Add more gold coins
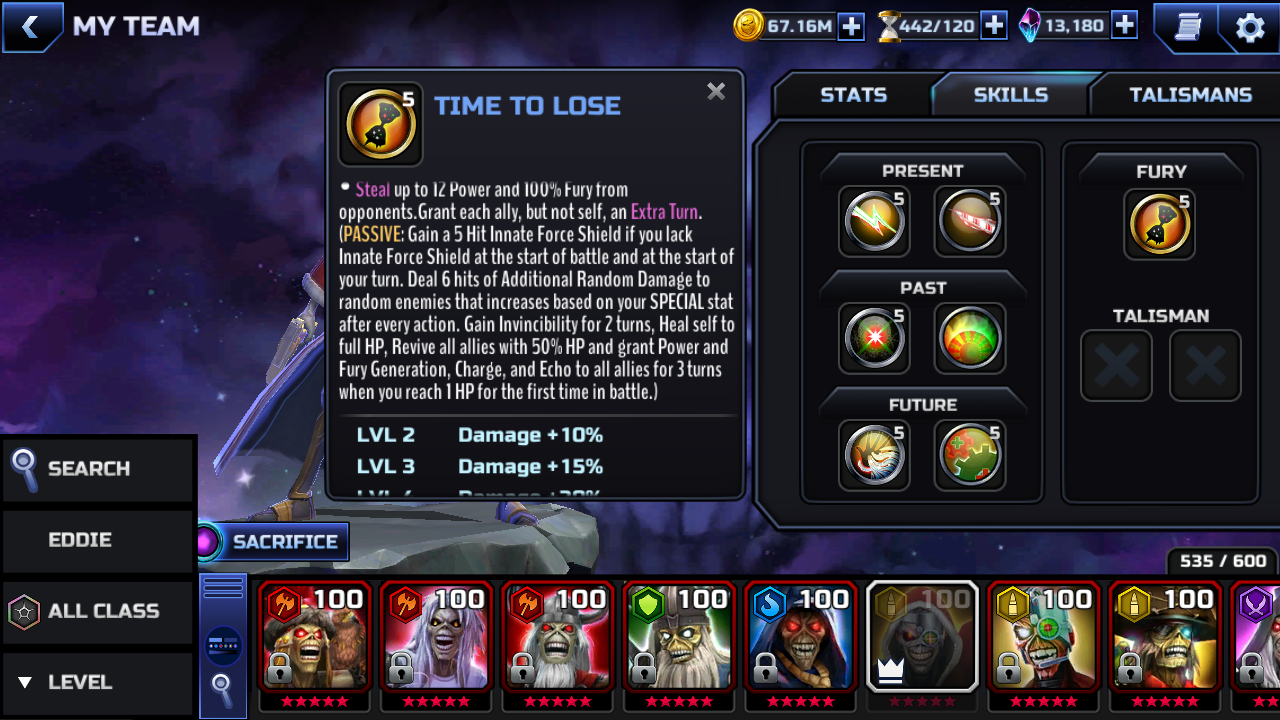Image resolution: width=1280 pixels, height=720 pixels. (x=851, y=26)
